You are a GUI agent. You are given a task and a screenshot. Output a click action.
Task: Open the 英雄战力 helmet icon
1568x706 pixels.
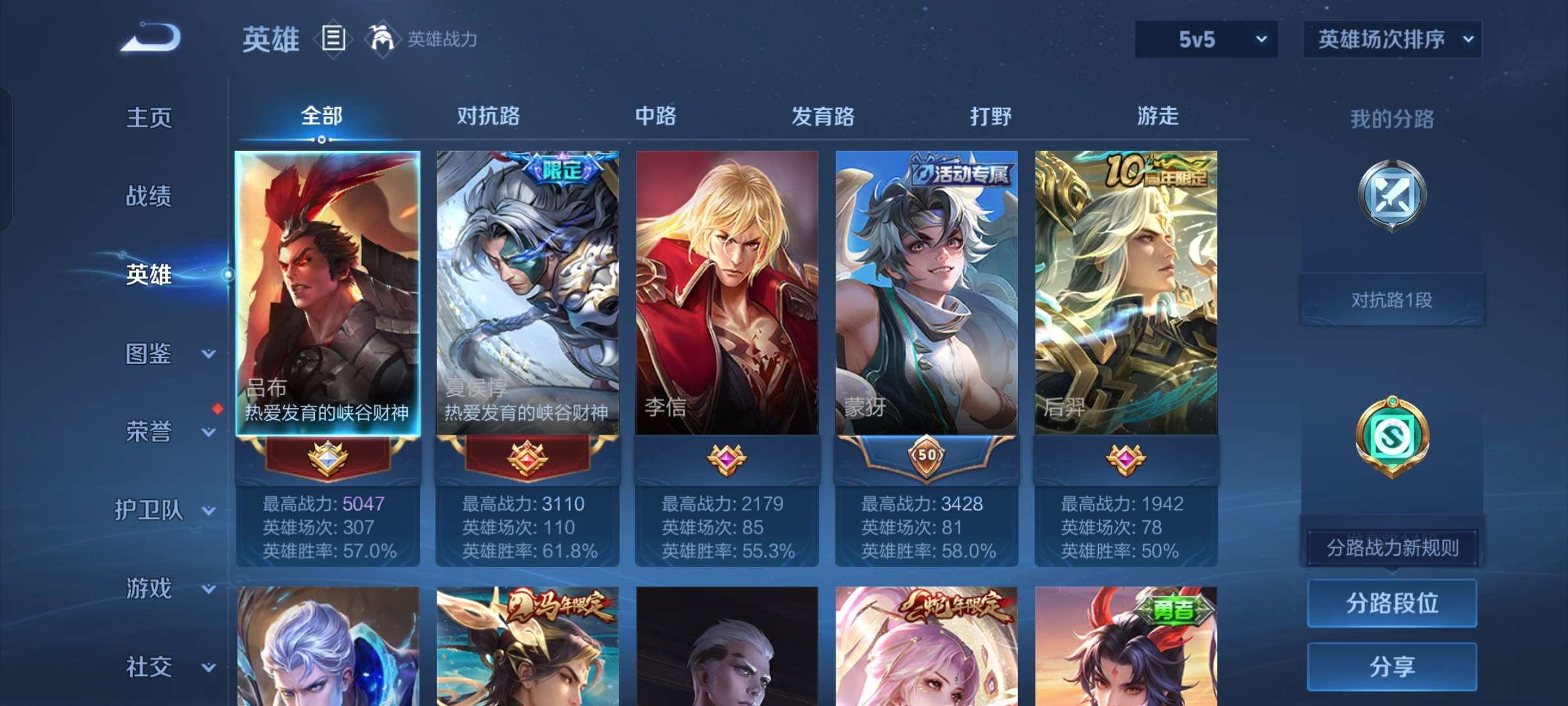click(380, 38)
